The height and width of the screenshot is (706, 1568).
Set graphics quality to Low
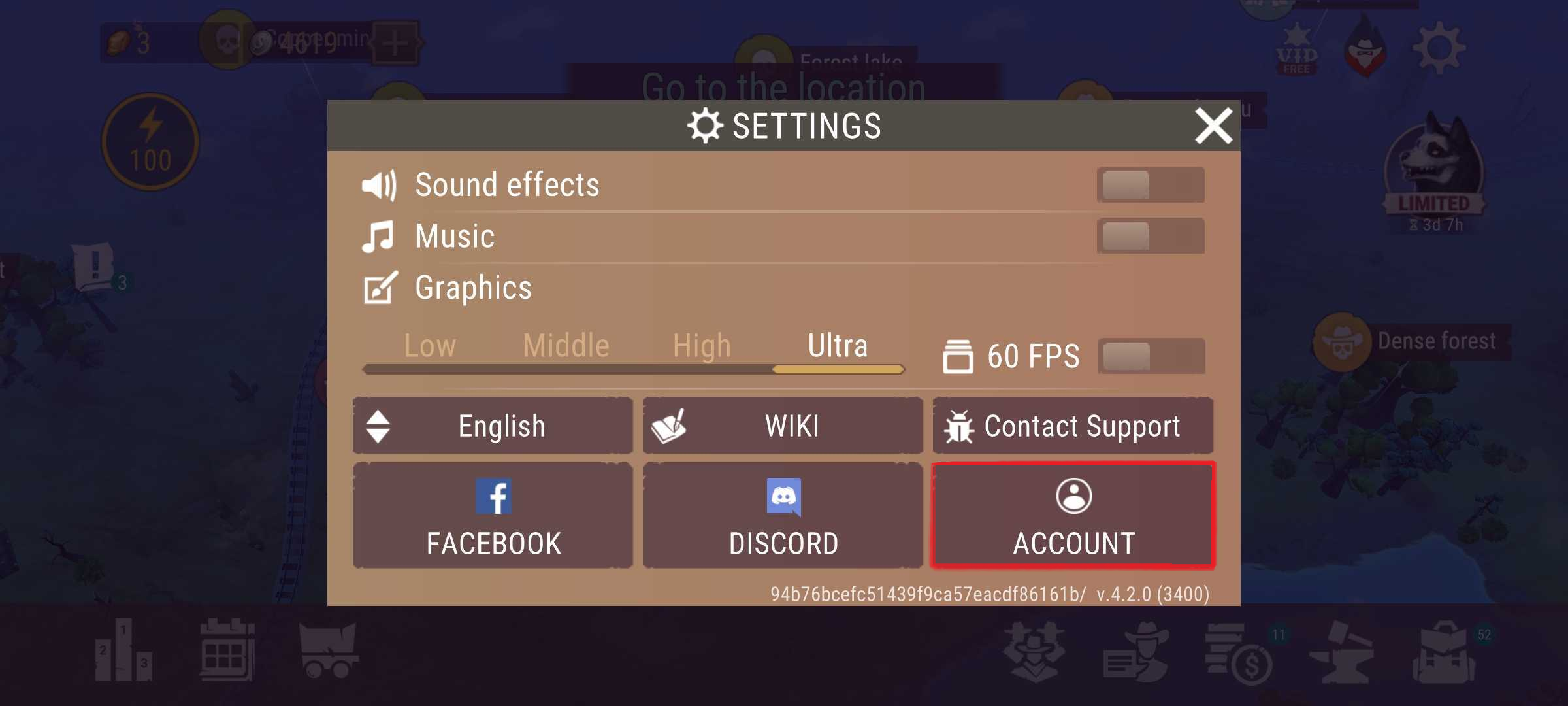click(x=429, y=346)
